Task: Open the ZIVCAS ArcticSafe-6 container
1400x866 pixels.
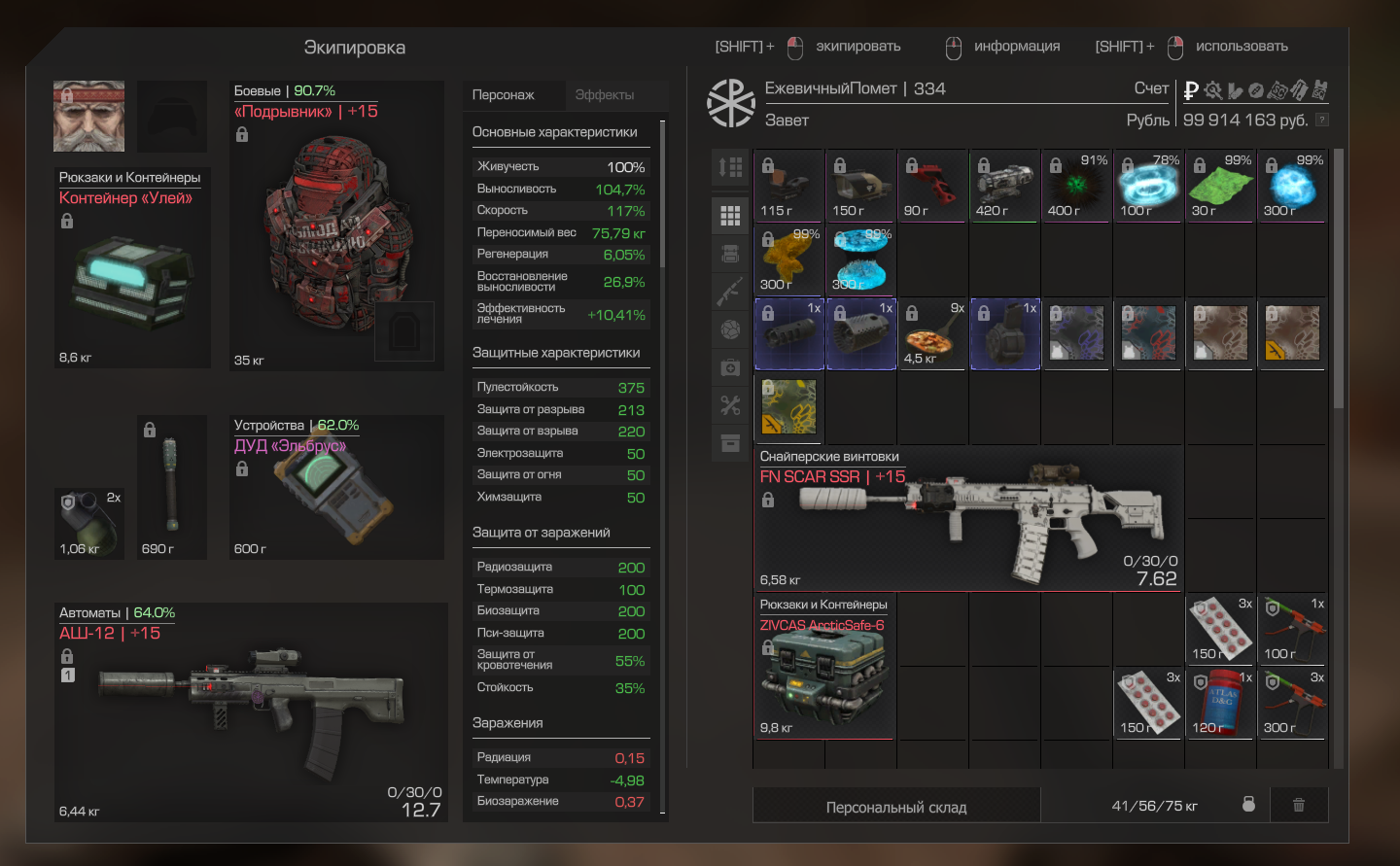Action: click(x=824, y=667)
